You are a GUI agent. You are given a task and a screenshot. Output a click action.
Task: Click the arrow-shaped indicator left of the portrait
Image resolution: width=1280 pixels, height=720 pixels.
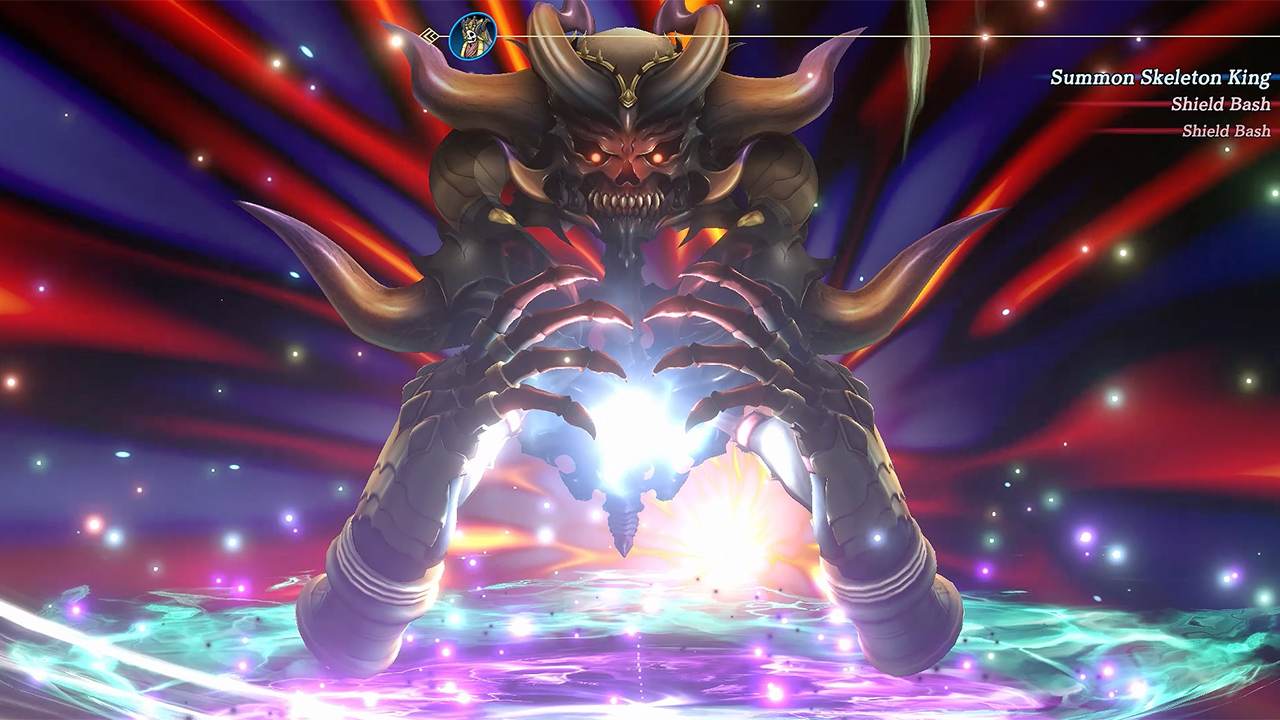pos(430,34)
